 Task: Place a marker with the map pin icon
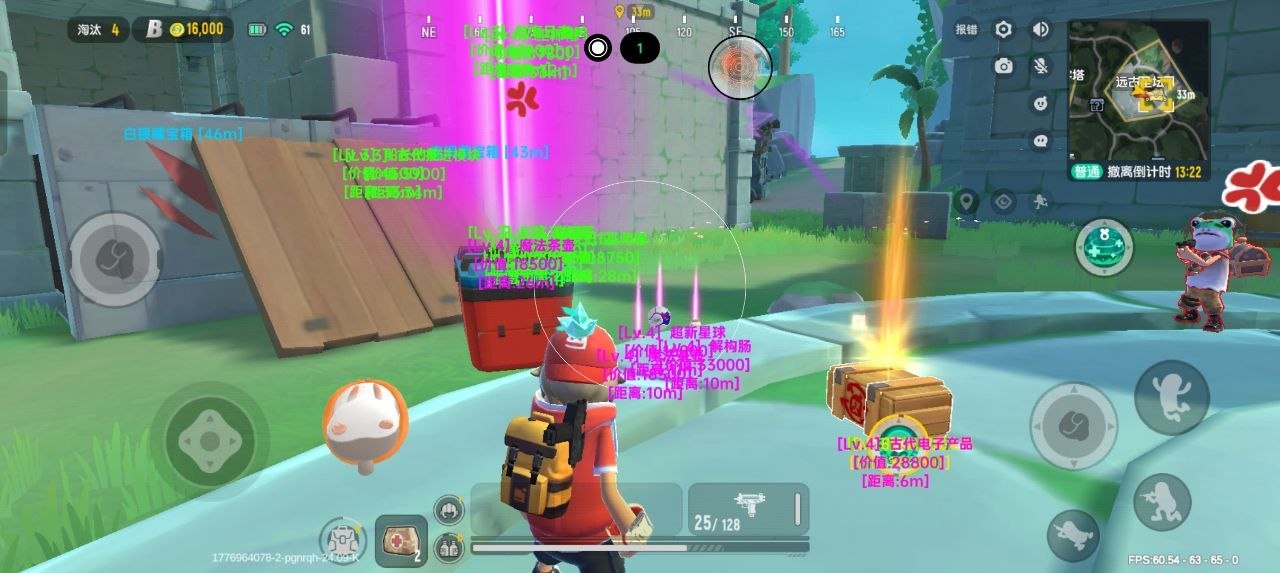pos(966,202)
